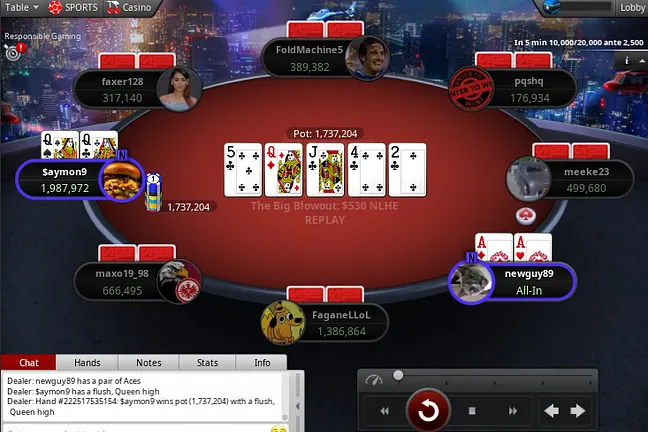
Task: Open the tournament info 'i' icon
Action: (x=627, y=61)
